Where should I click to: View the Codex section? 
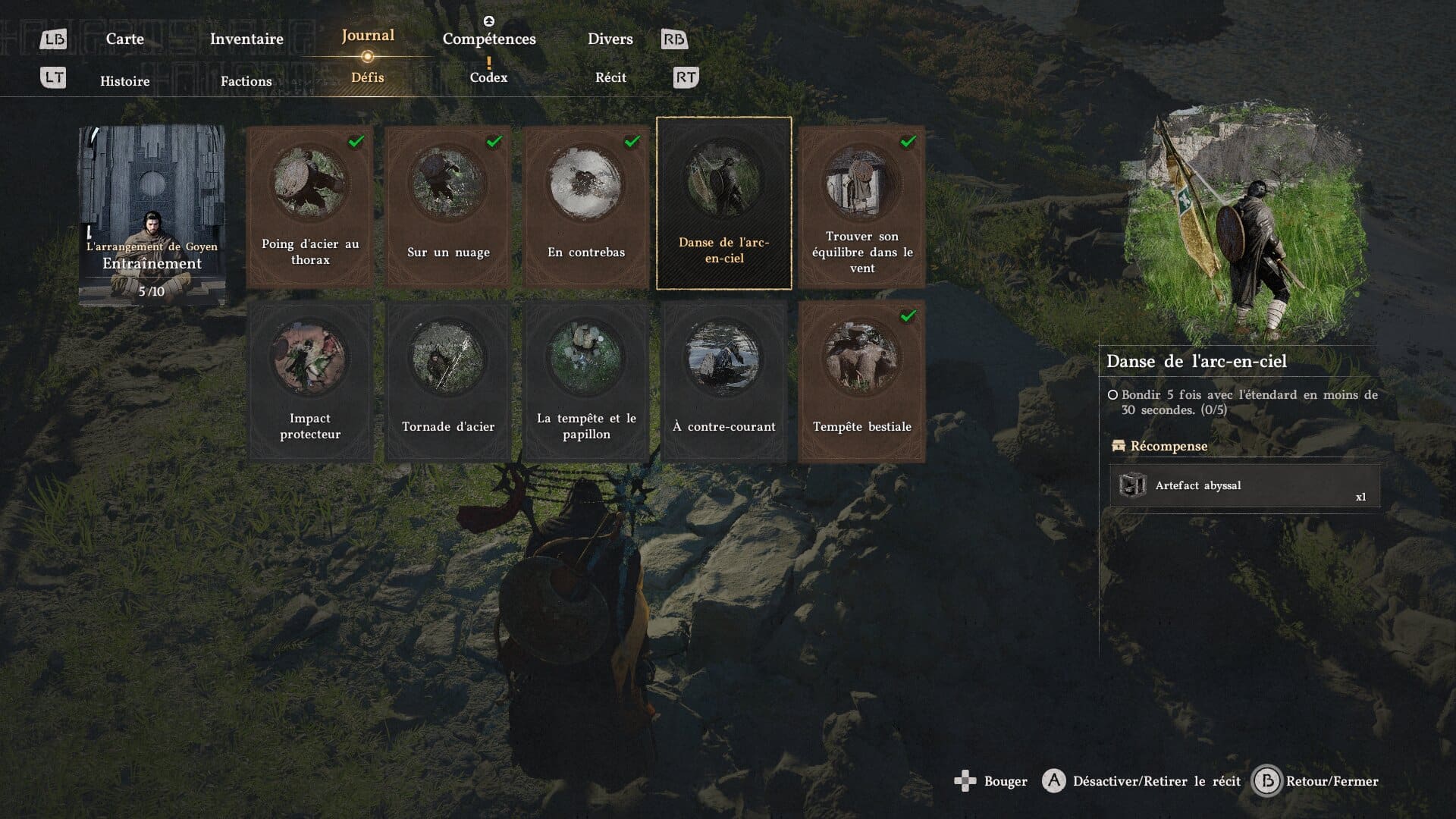[x=488, y=77]
